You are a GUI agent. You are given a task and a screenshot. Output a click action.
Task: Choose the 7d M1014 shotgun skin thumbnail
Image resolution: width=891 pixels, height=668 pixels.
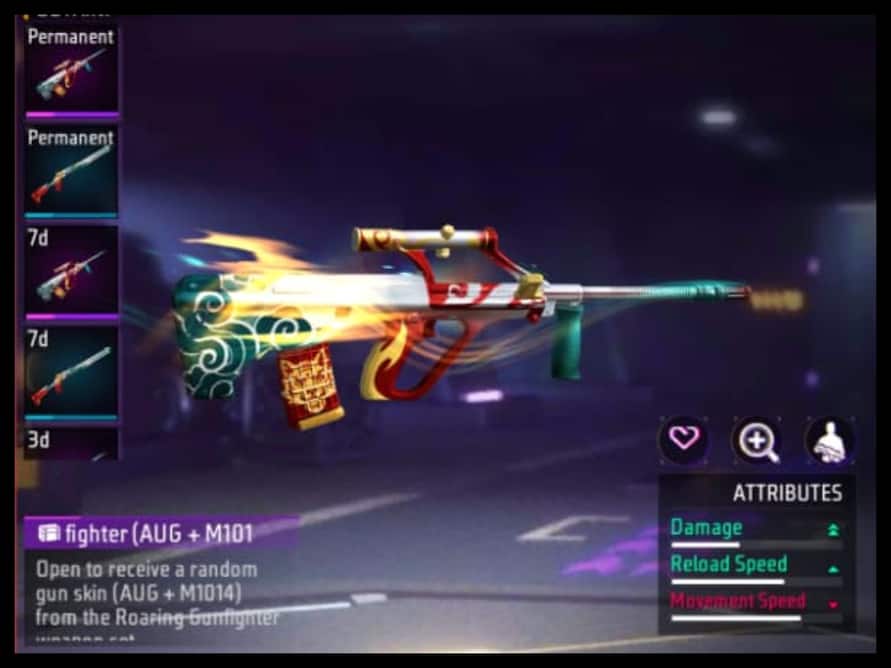[x=71, y=372]
